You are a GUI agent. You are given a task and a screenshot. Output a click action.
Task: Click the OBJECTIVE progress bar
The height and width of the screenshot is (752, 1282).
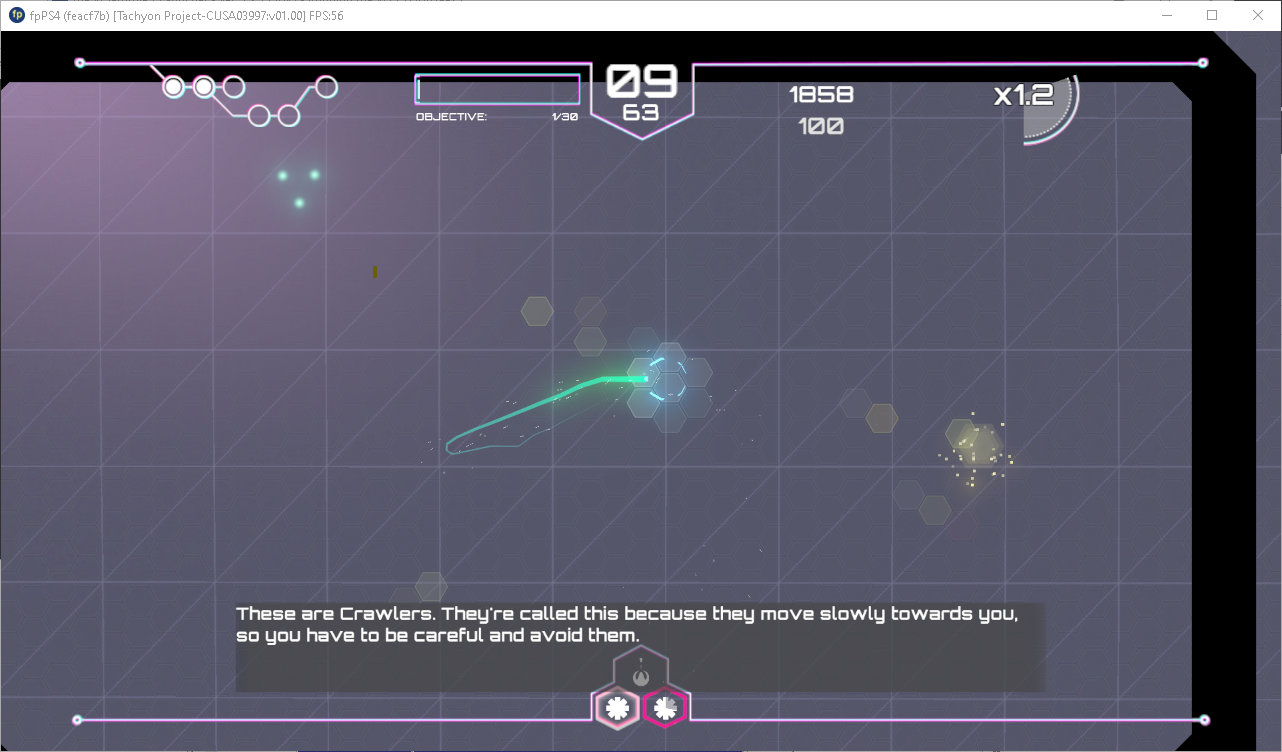pos(497,89)
